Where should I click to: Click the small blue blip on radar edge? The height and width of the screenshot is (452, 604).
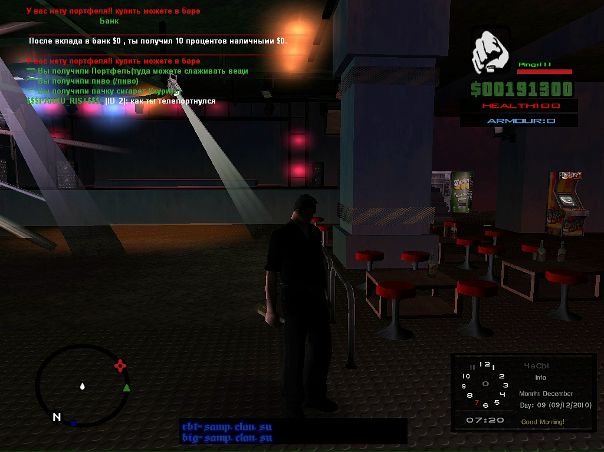[73, 423]
